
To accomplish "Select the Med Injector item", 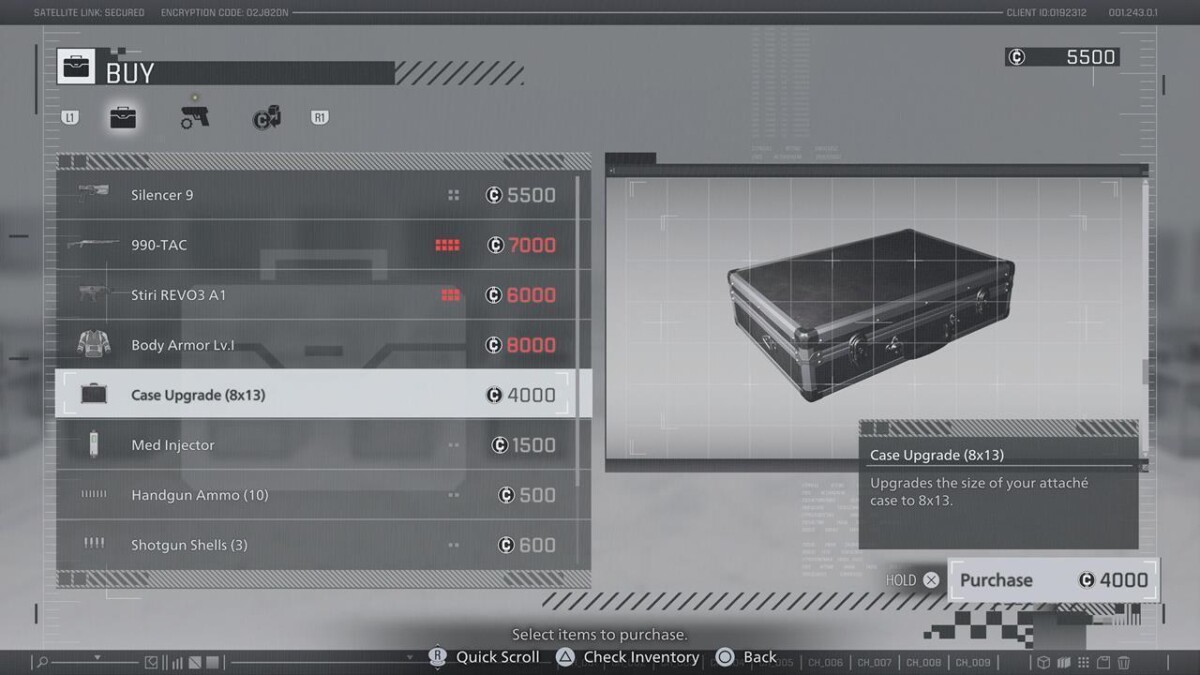I will pyautogui.click(x=320, y=445).
